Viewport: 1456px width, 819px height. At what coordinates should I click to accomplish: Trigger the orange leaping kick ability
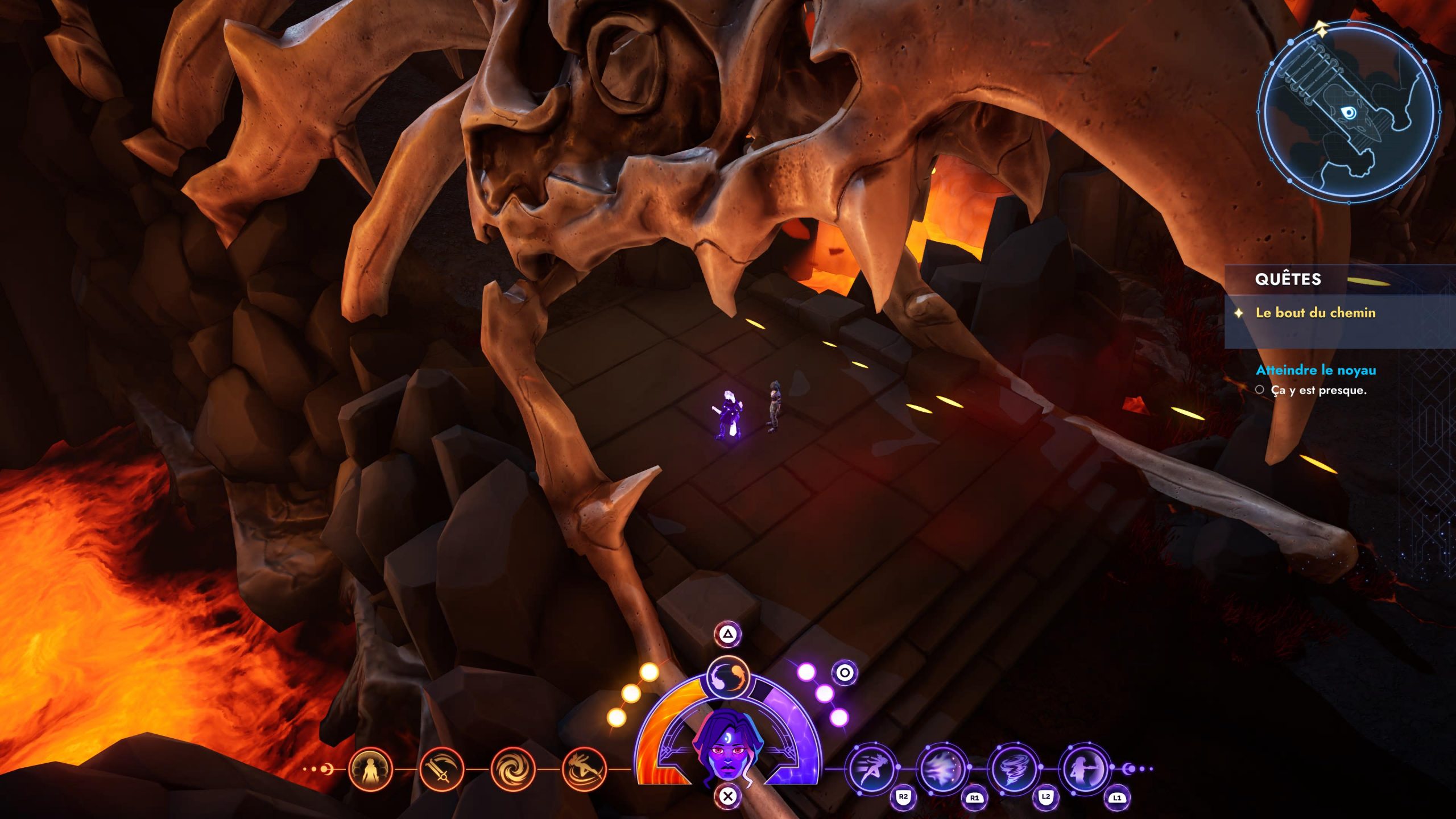pos(584,770)
